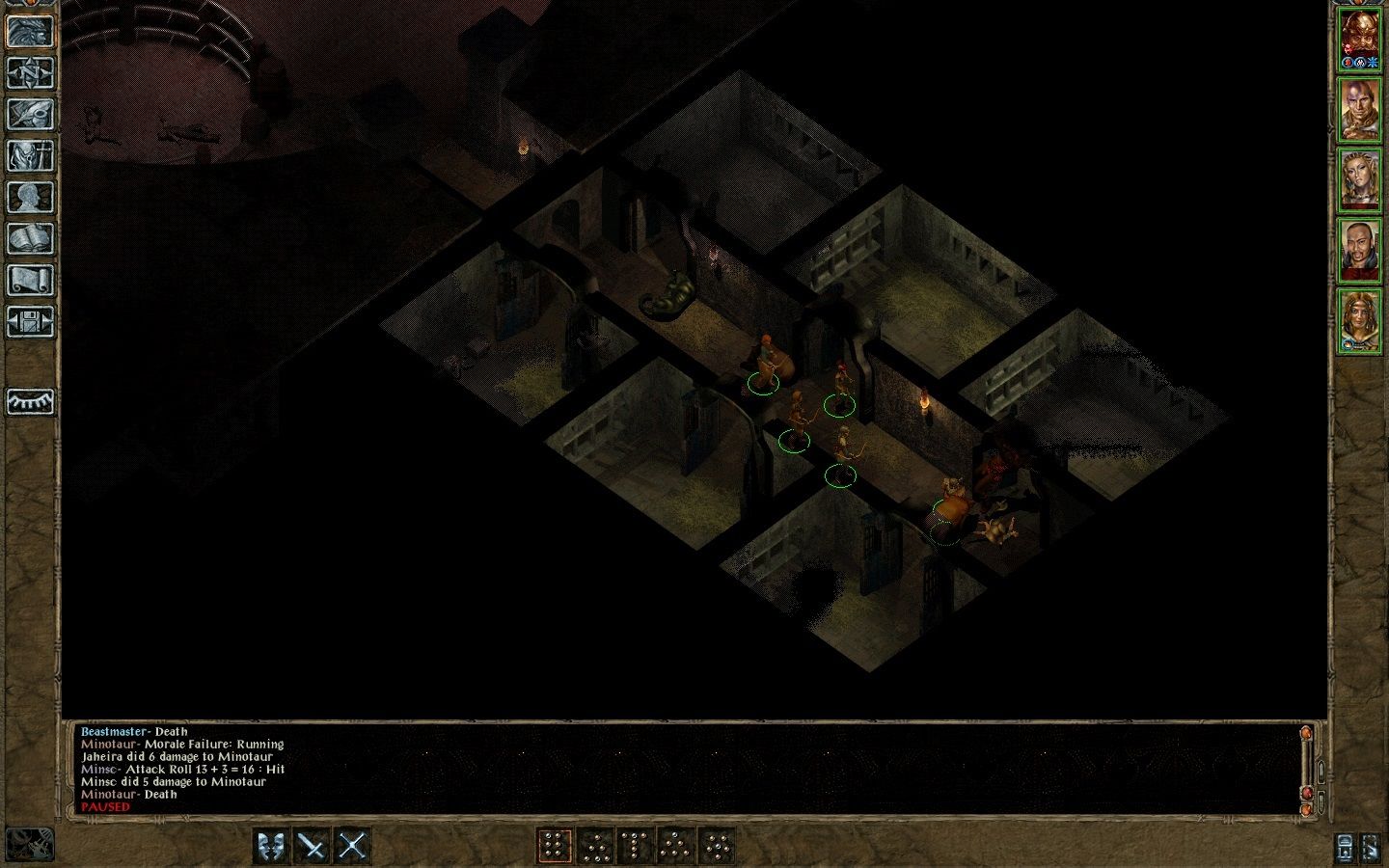Viewport: 1389px width, 868px height.
Task: Open the world Map screen
Action: coord(31,73)
